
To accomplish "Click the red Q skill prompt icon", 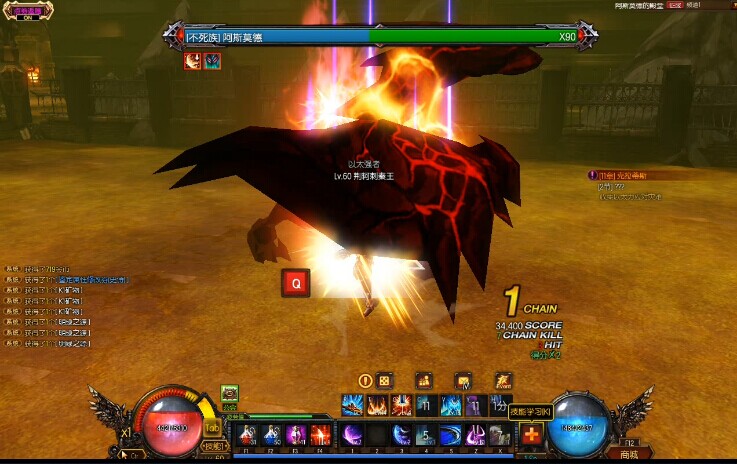I will [x=295, y=284].
